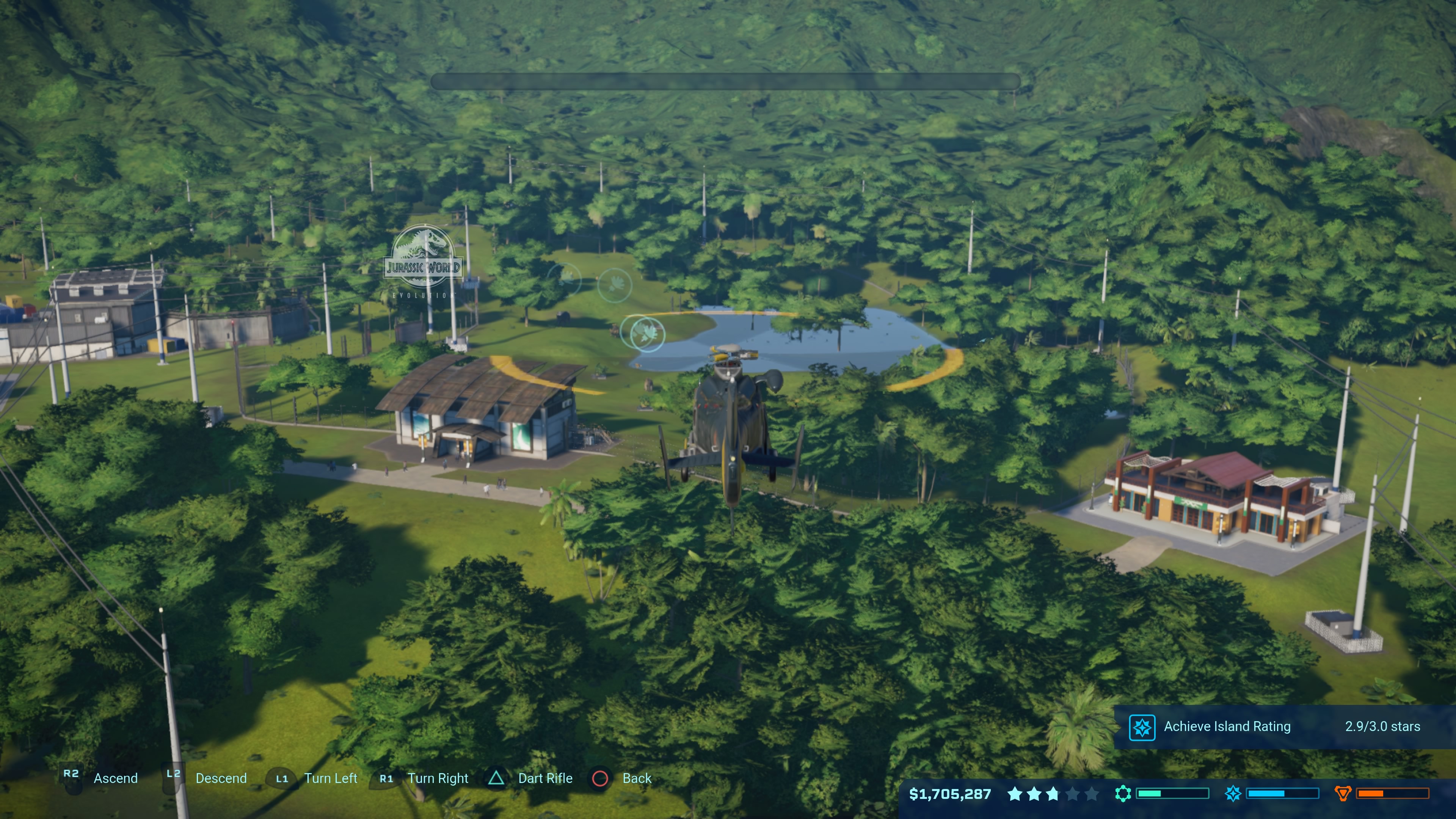Select the green Science division icon
This screenshot has width=1456, height=819.
tap(1123, 794)
